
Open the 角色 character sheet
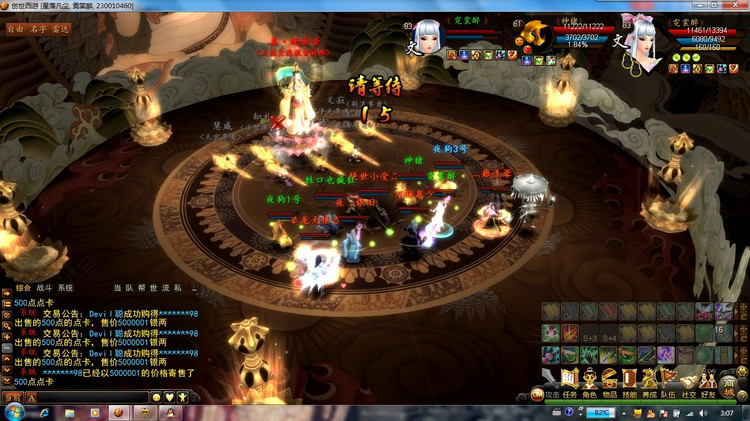pos(589,381)
